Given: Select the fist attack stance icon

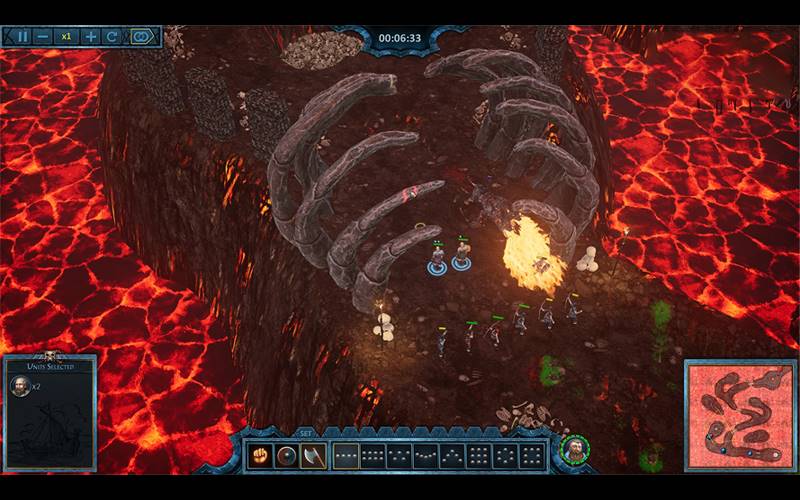Looking at the screenshot, I should click(x=261, y=456).
